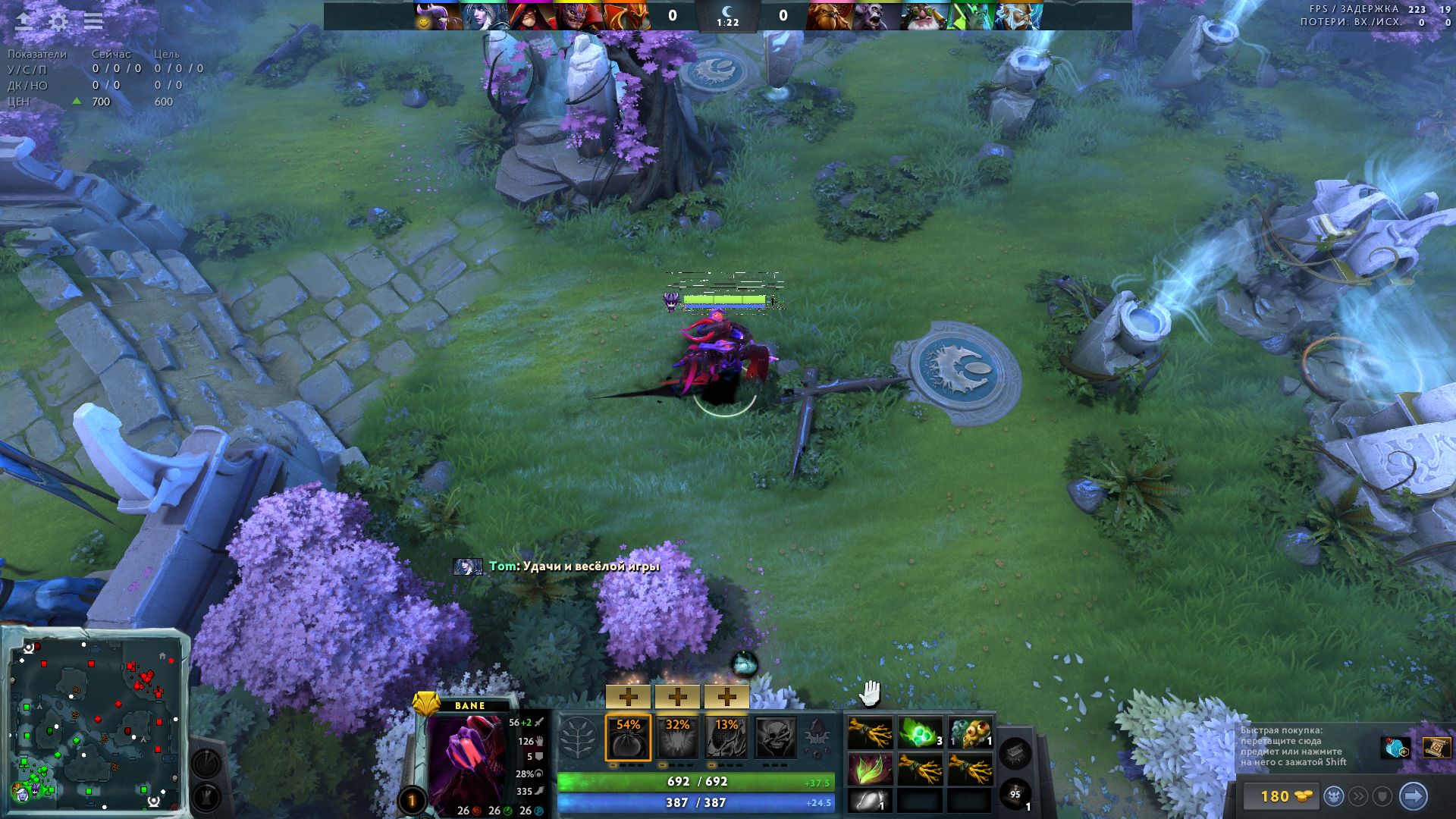Level up the 13% third ability
The image size is (1456, 819).
726,696
